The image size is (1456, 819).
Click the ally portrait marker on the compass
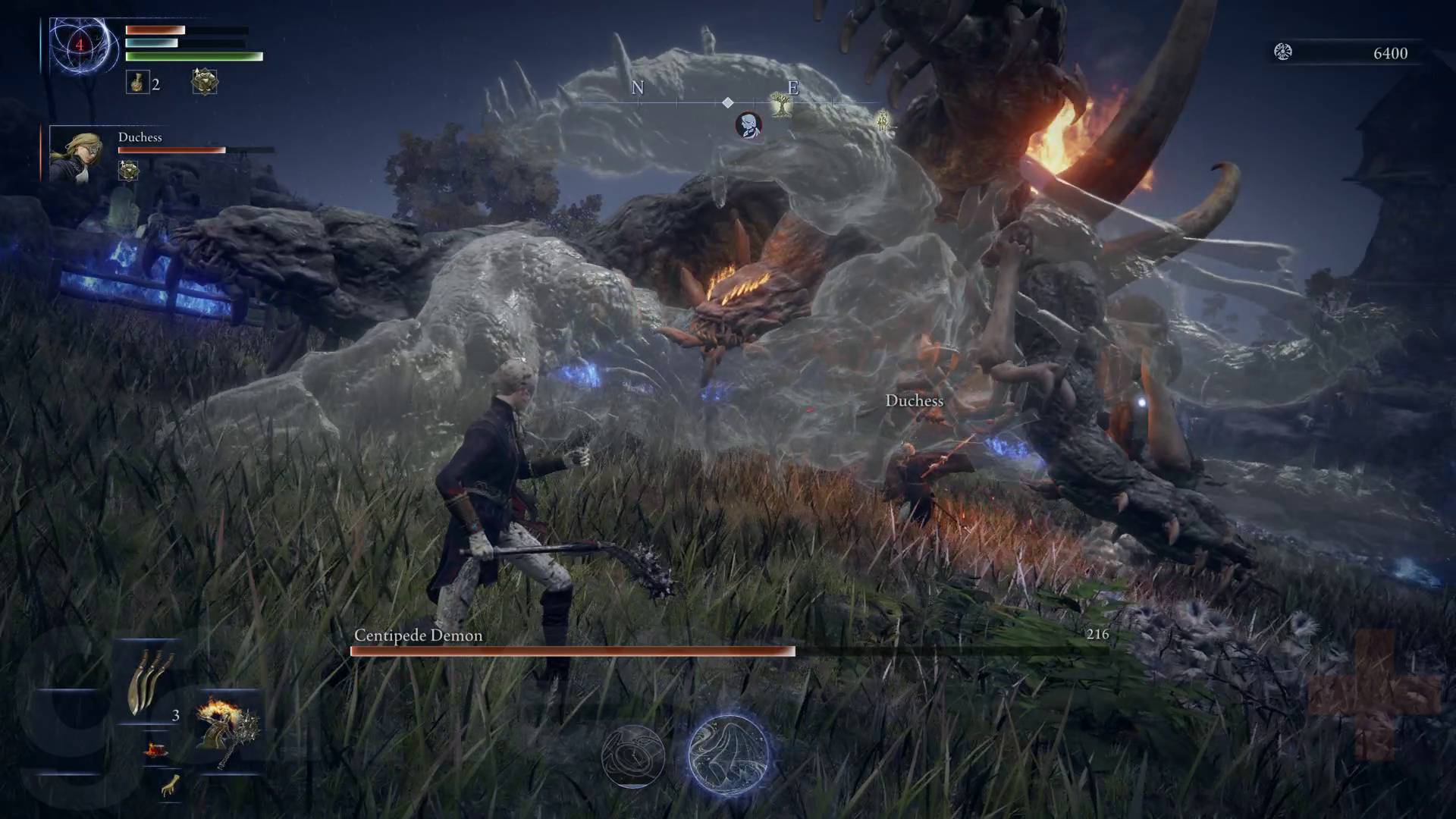pos(748,125)
